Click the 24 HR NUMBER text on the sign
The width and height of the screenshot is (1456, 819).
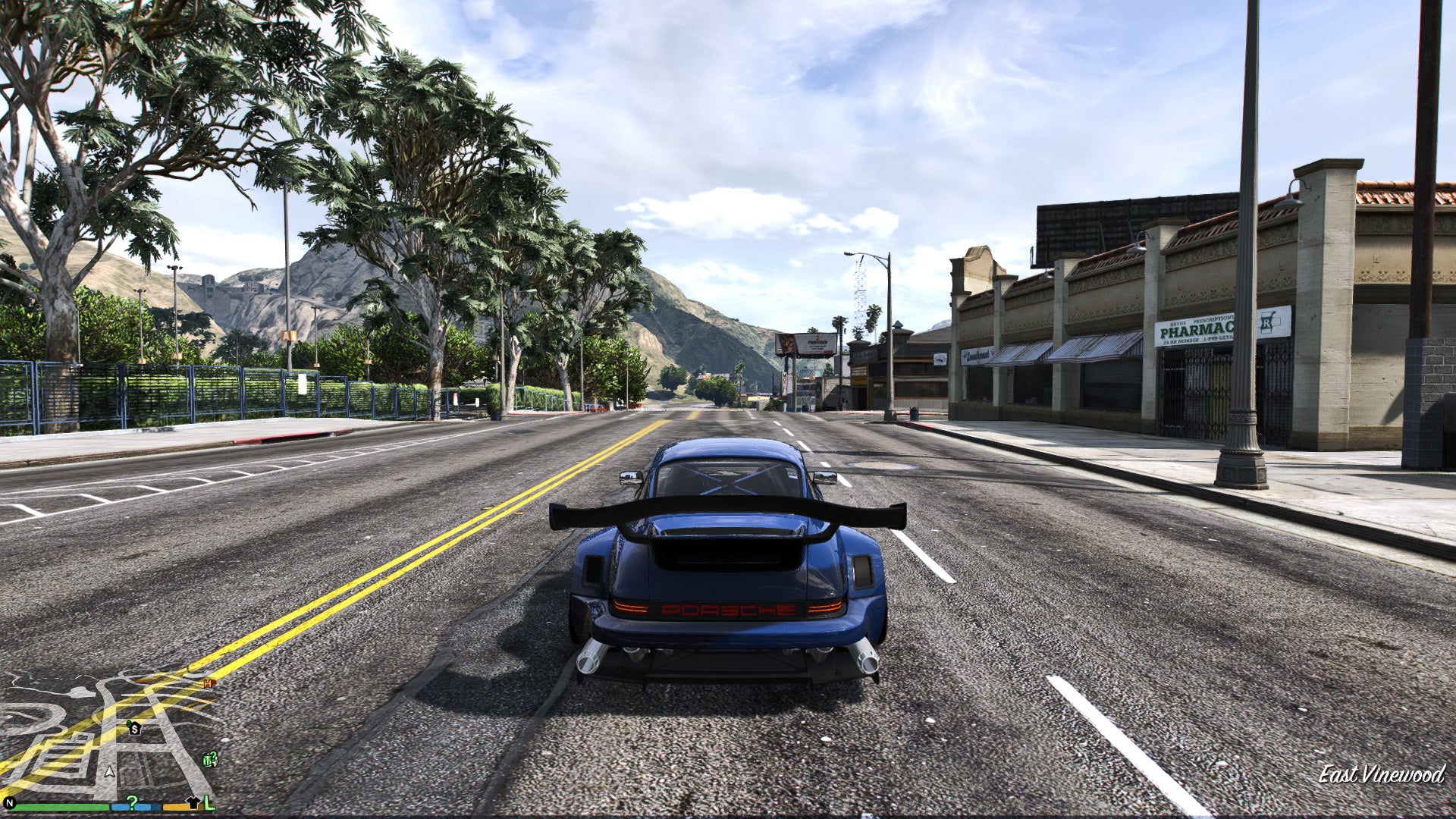point(1181,340)
